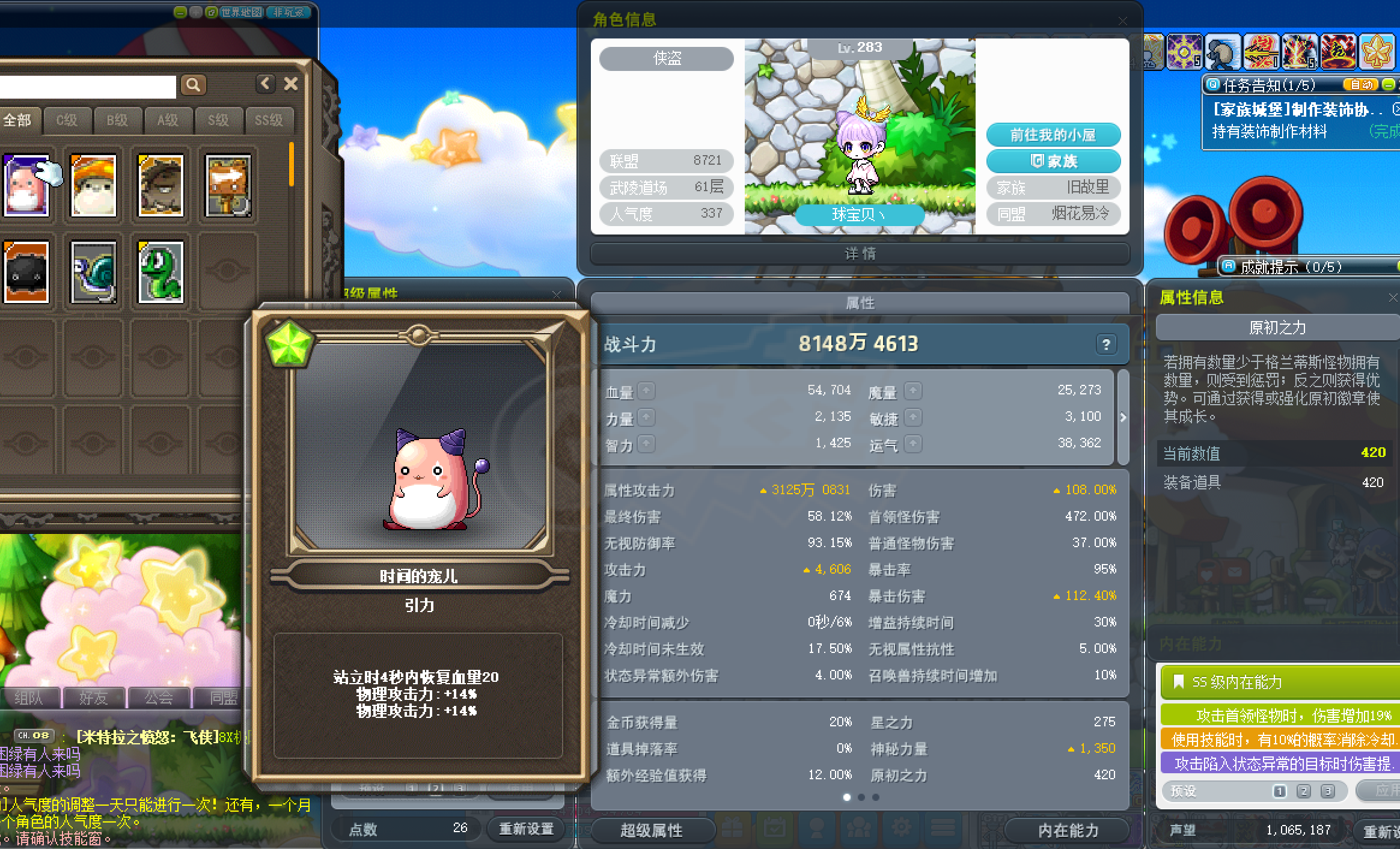
Task: Open the guild community icon on bottom taskbar
Action: pyautogui.click(x=858, y=827)
